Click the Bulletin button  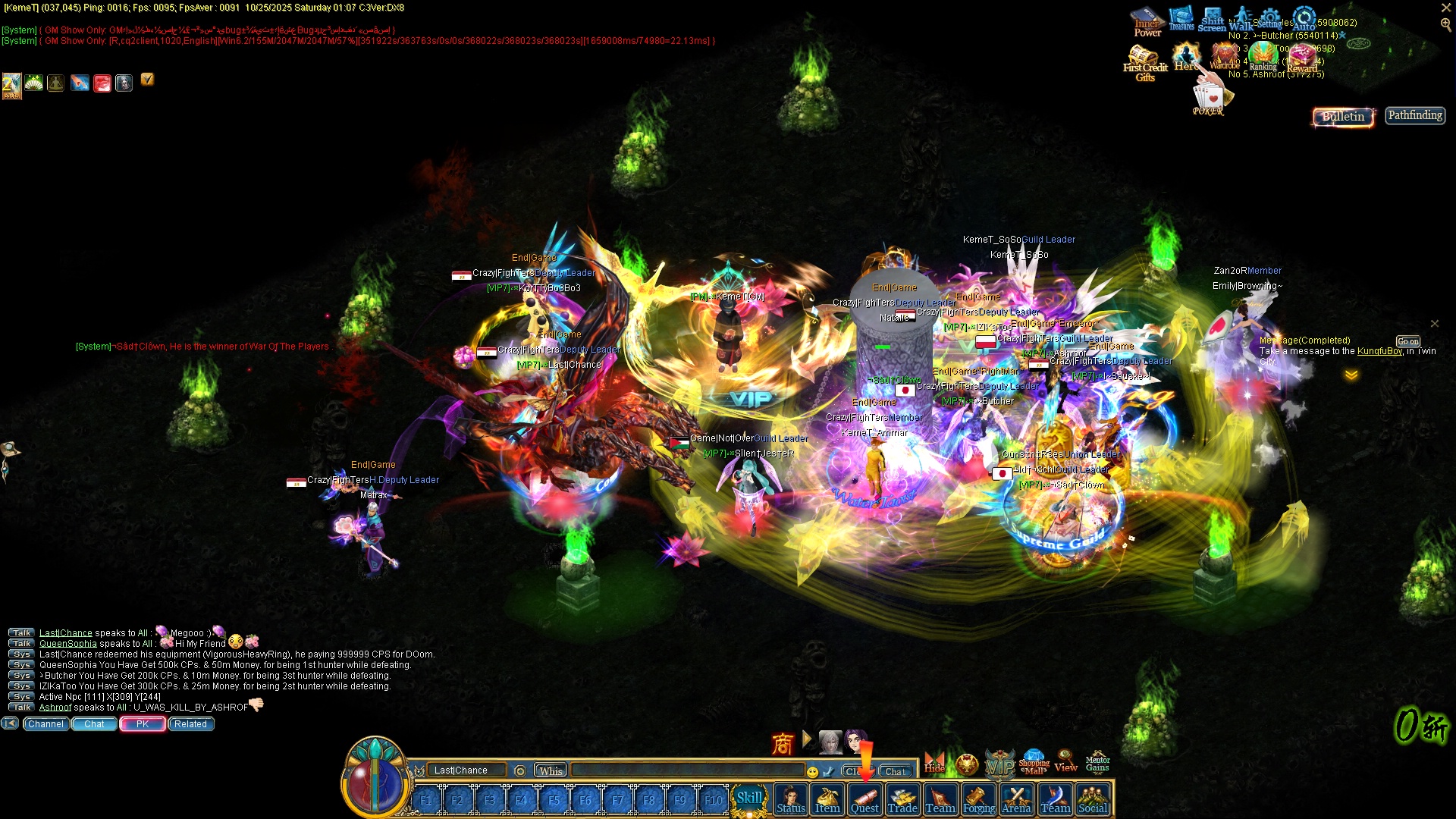(1343, 116)
